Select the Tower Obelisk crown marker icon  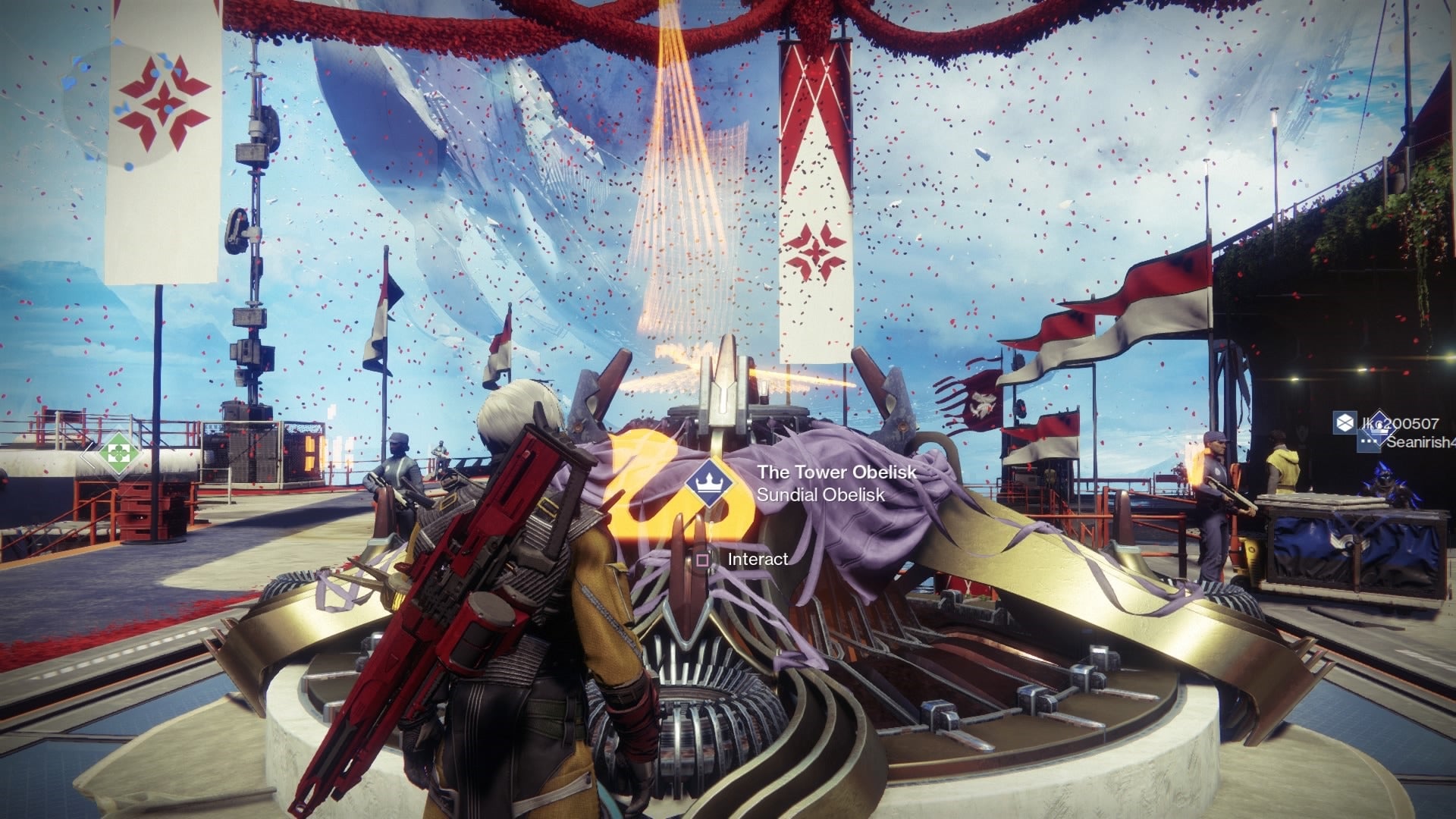pos(711,484)
